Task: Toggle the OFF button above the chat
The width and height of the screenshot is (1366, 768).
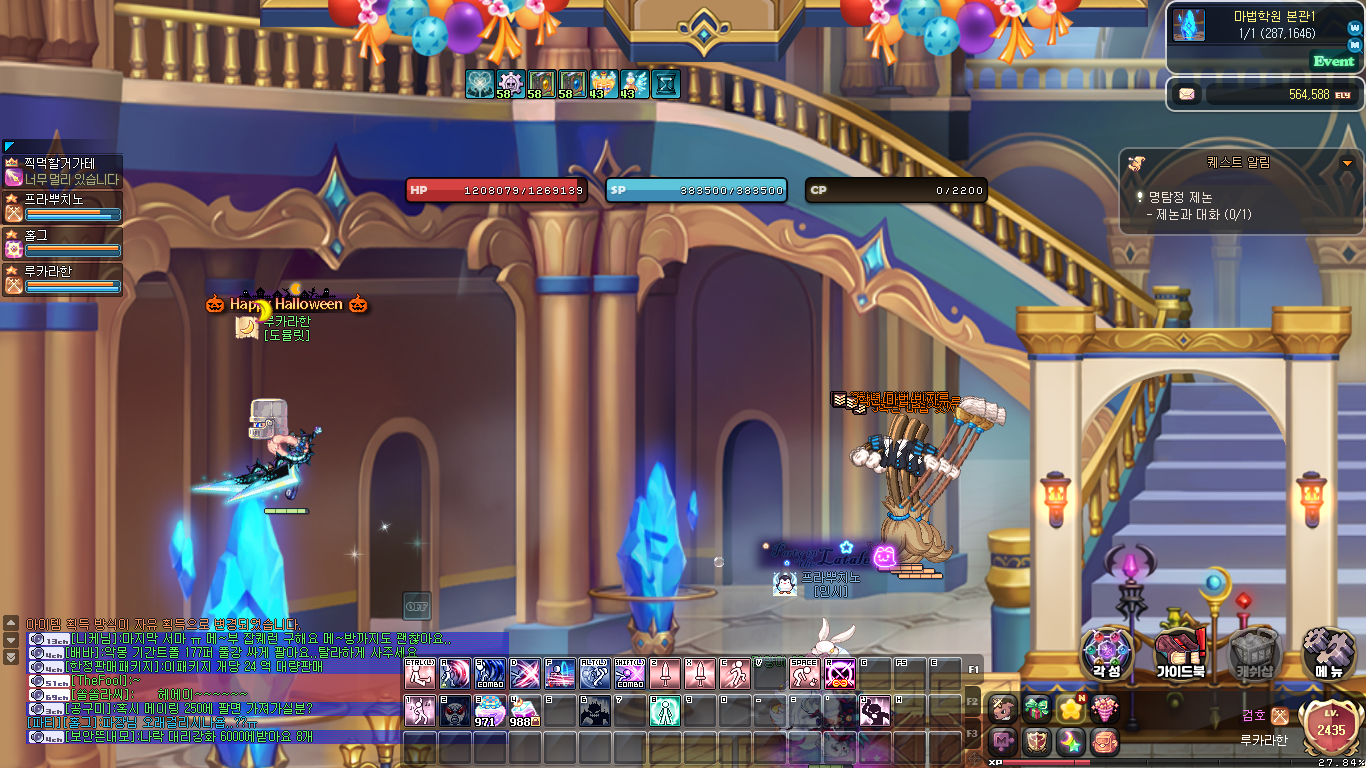Action: pyautogui.click(x=417, y=605)
